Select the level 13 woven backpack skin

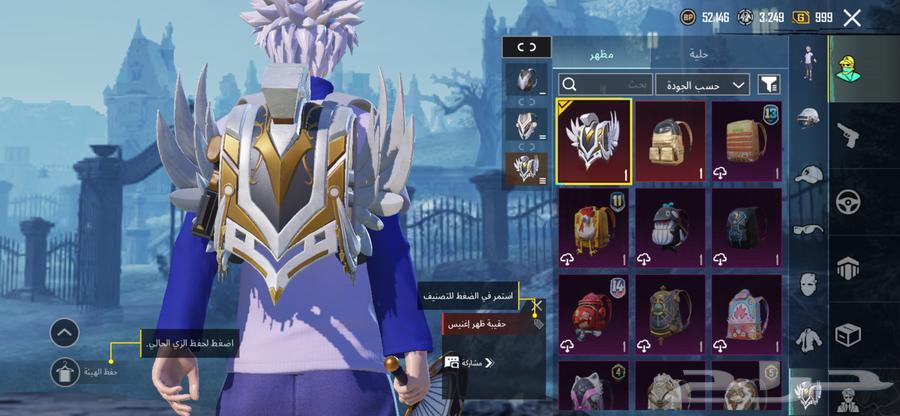tap(746, 140)
